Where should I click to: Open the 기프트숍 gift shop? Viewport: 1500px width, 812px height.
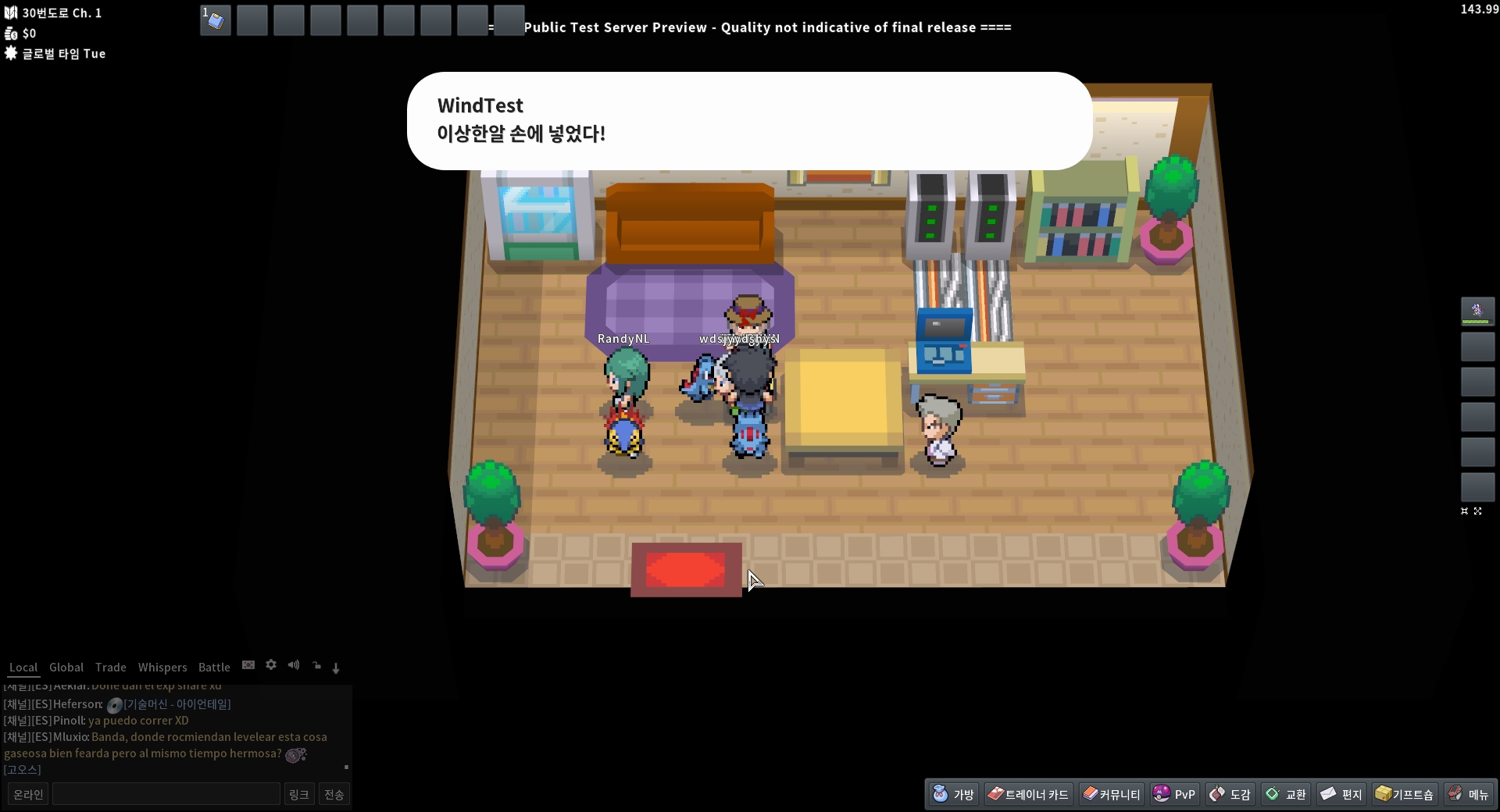(x=1405, y=794)
